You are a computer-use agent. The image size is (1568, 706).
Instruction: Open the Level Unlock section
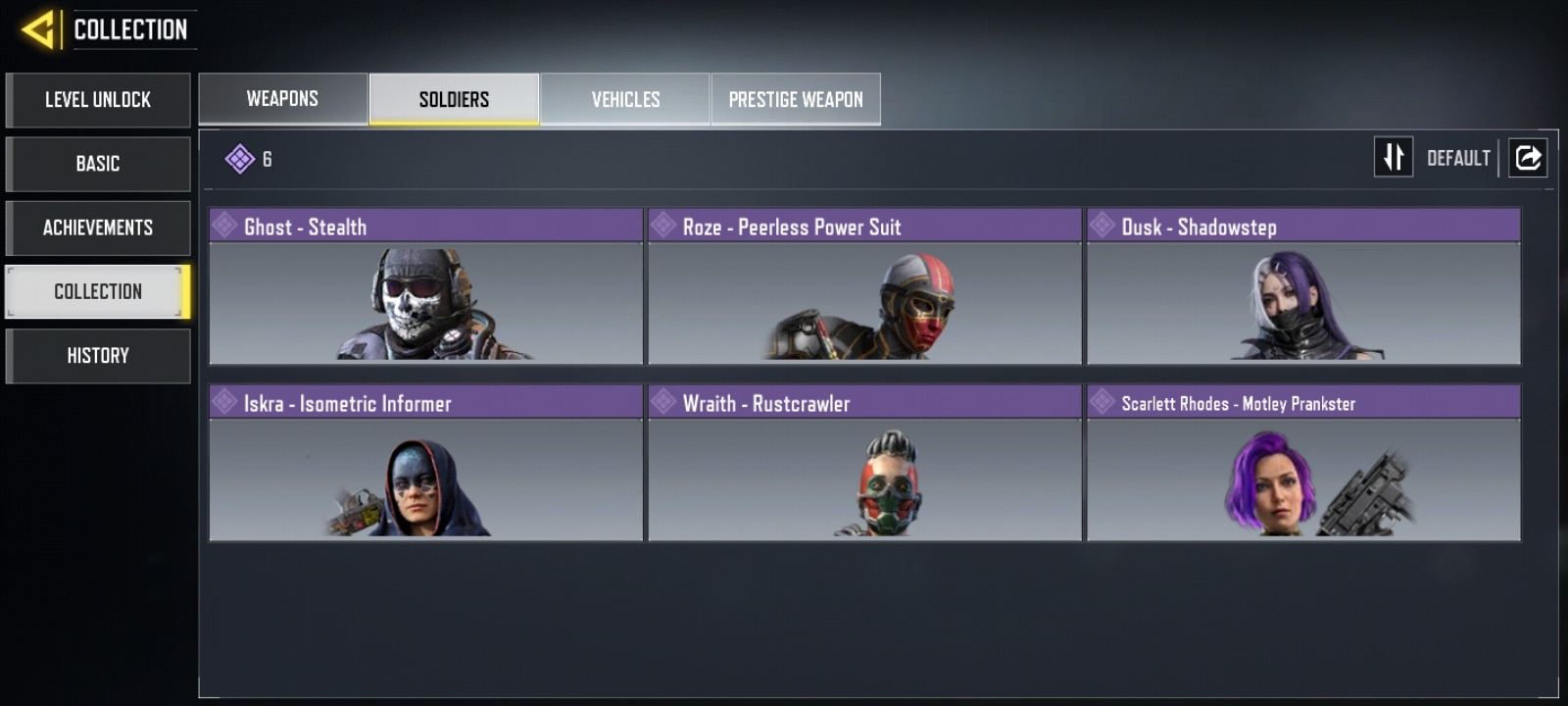[98, 100]
